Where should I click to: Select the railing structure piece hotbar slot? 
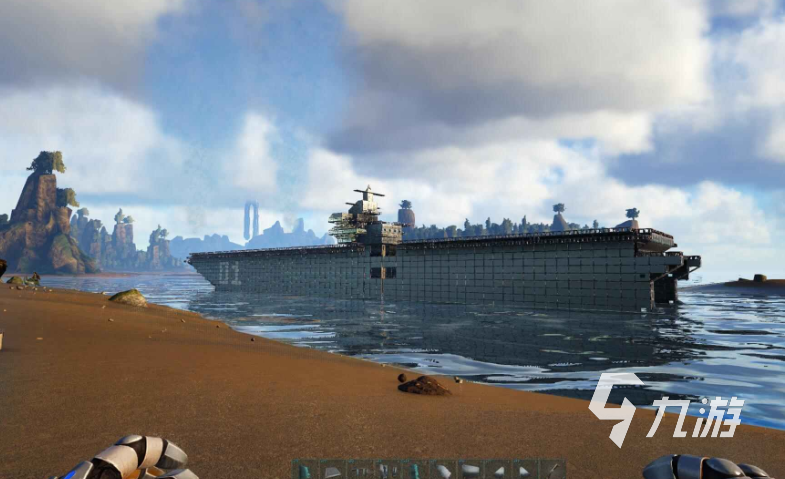360,470
